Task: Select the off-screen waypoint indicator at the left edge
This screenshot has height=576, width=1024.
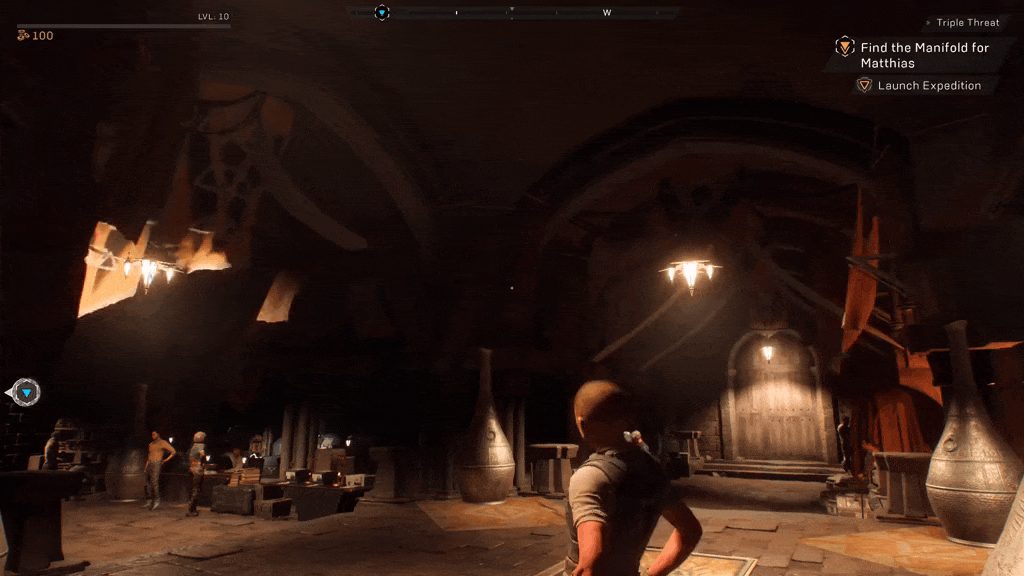Action: [x=26, y=393]
